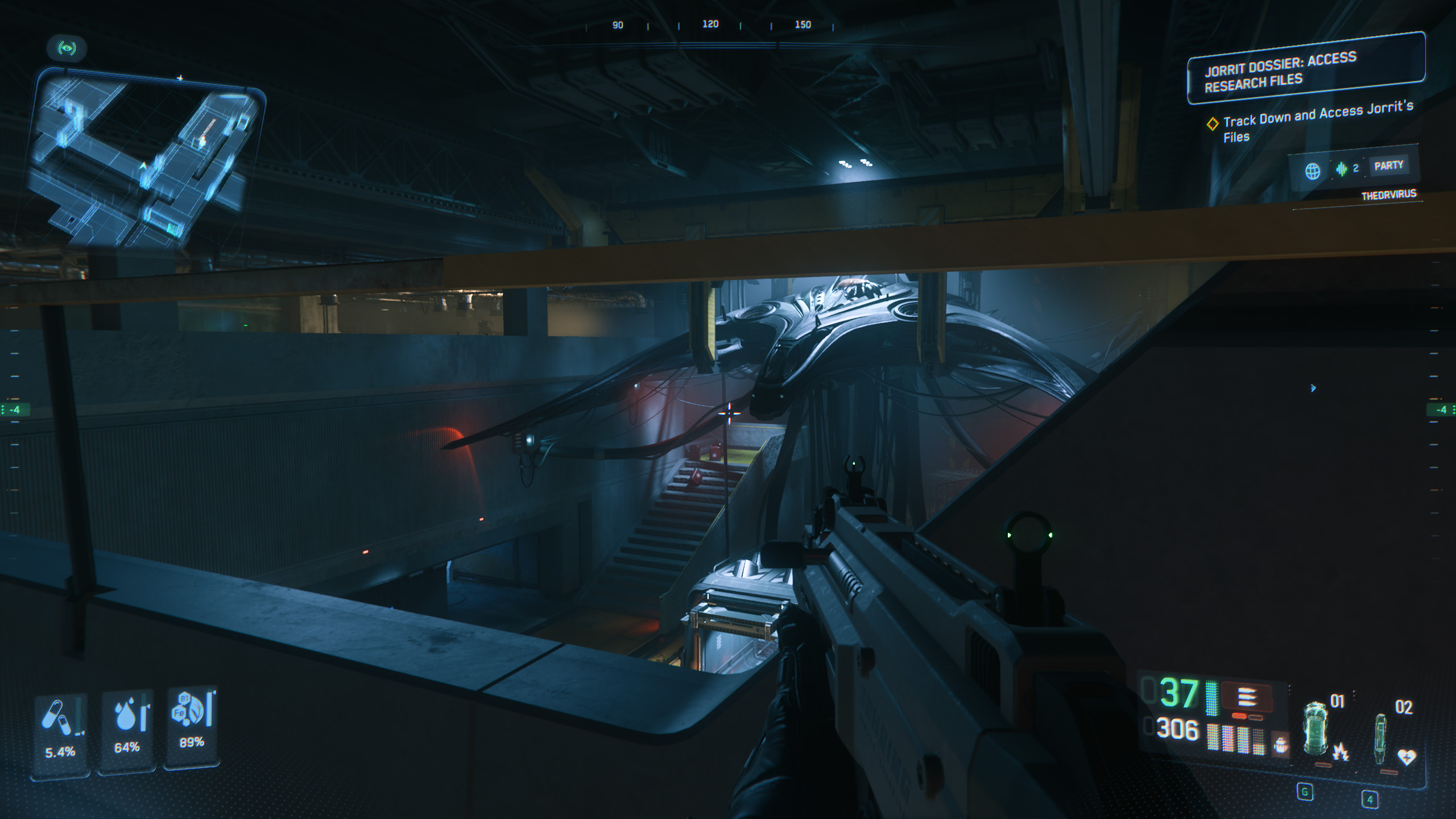Viewport: 1456px width, 819px height.
Task: Toggle the green voice waveform icon
Action: [1342, 169]
